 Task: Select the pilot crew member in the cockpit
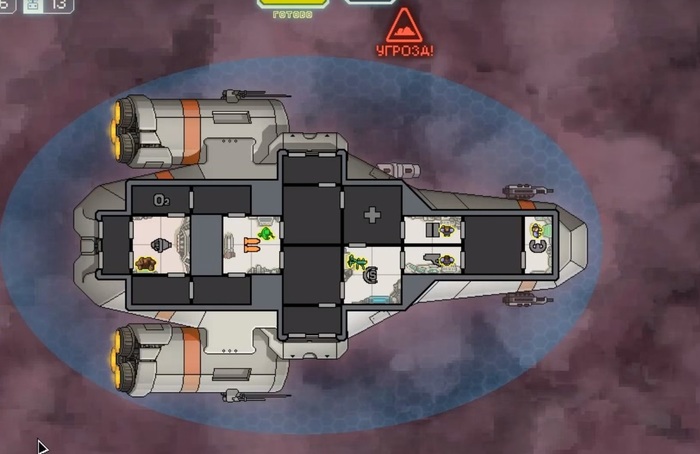536,231
